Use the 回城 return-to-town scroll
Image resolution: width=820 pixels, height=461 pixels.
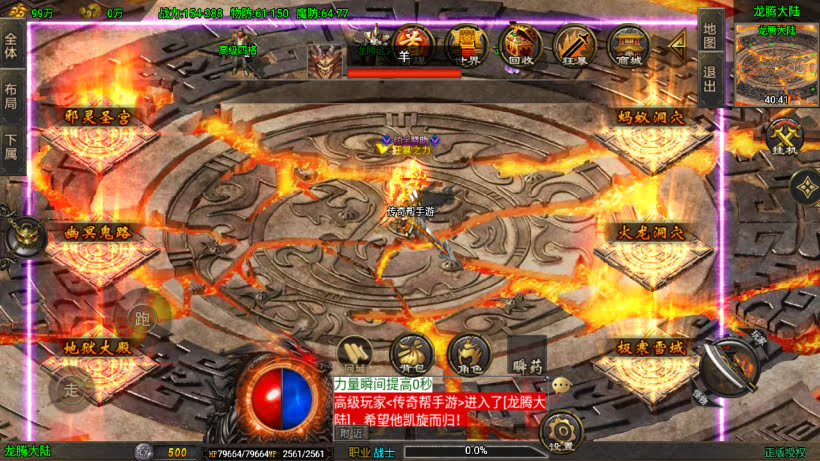pyautogui.click(x=355, y=353)
